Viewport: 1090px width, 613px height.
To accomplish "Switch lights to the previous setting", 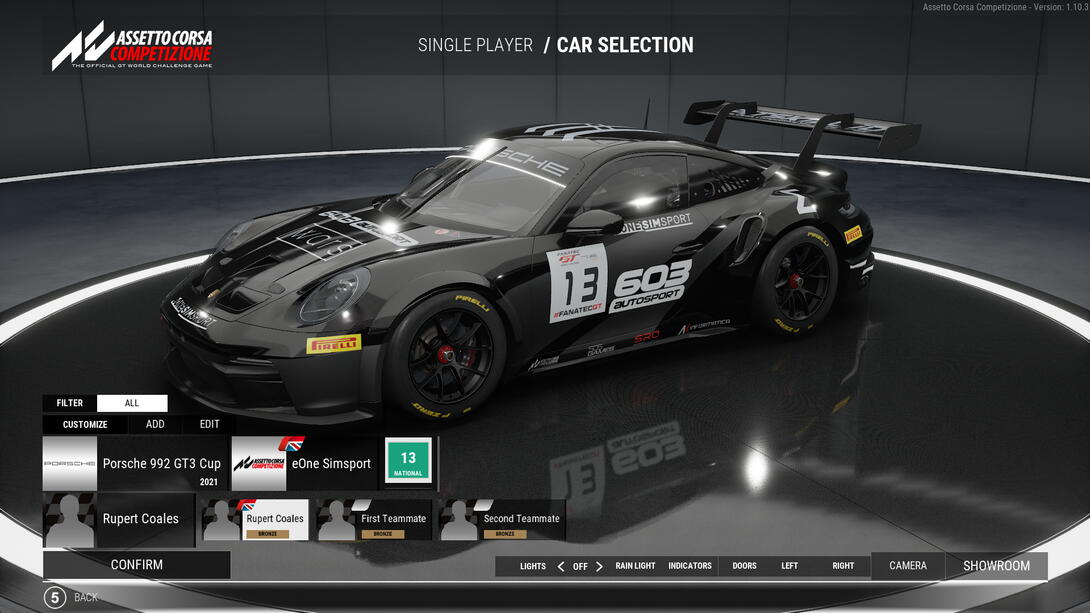I will [x=560, y=566].
